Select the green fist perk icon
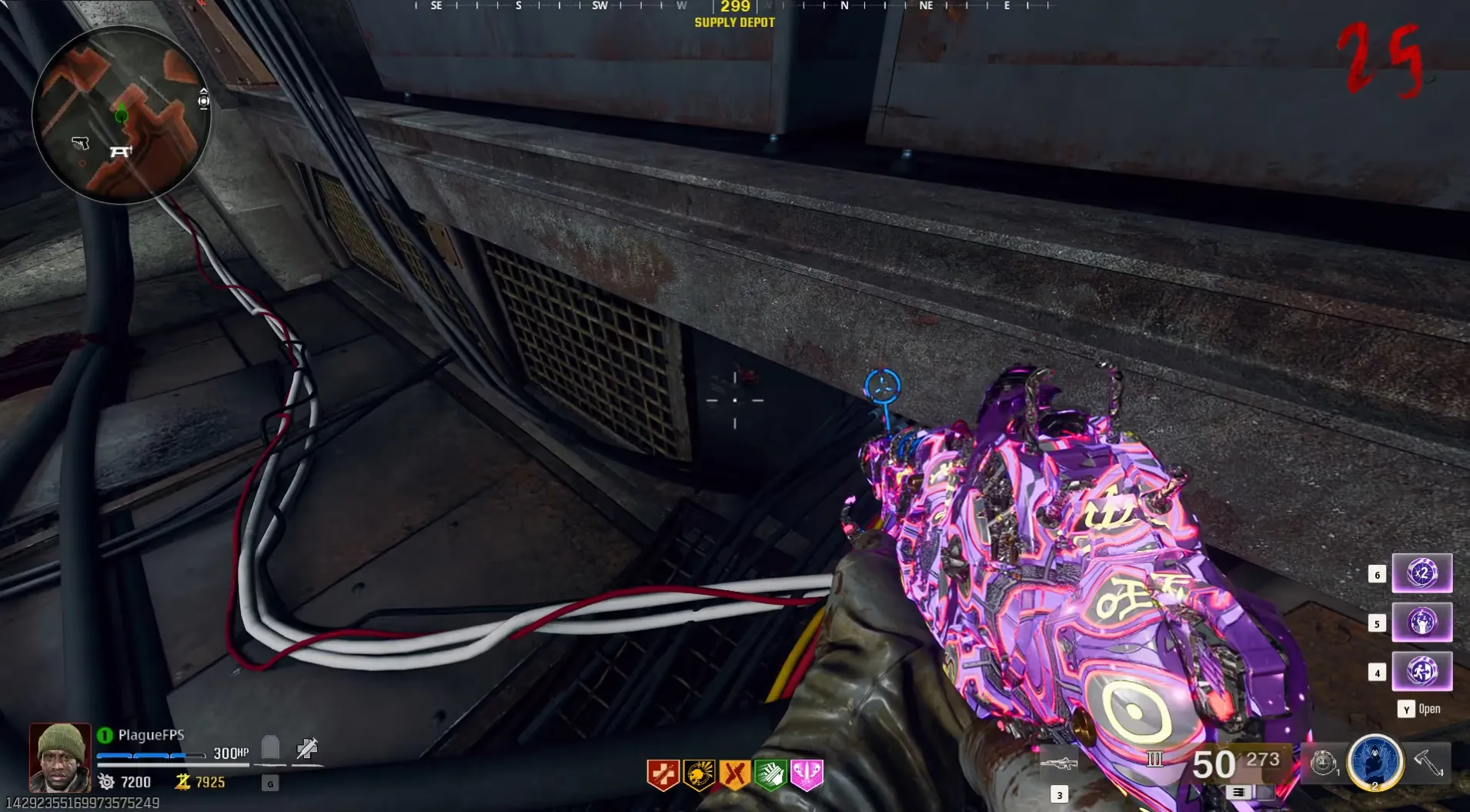 click(x=770, y=774)
